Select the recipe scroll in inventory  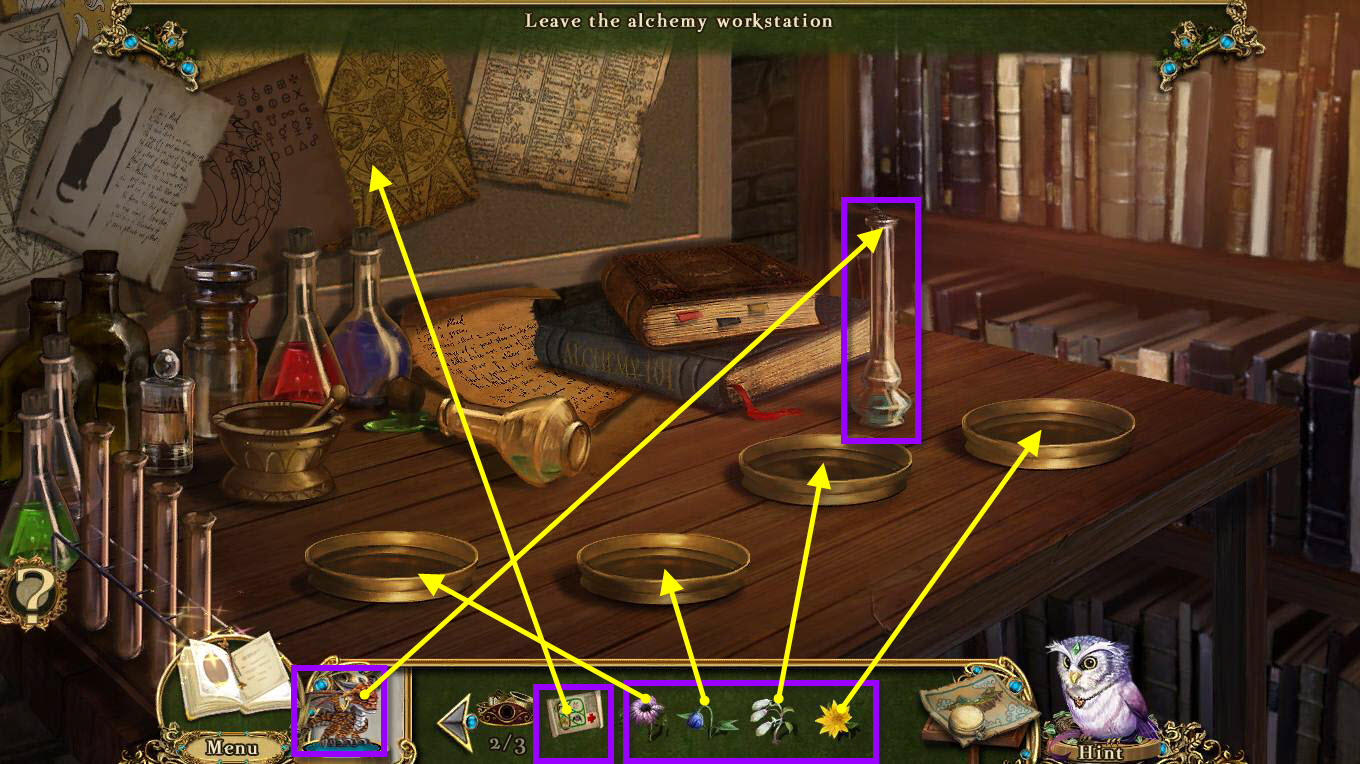(x=572, y=719)
